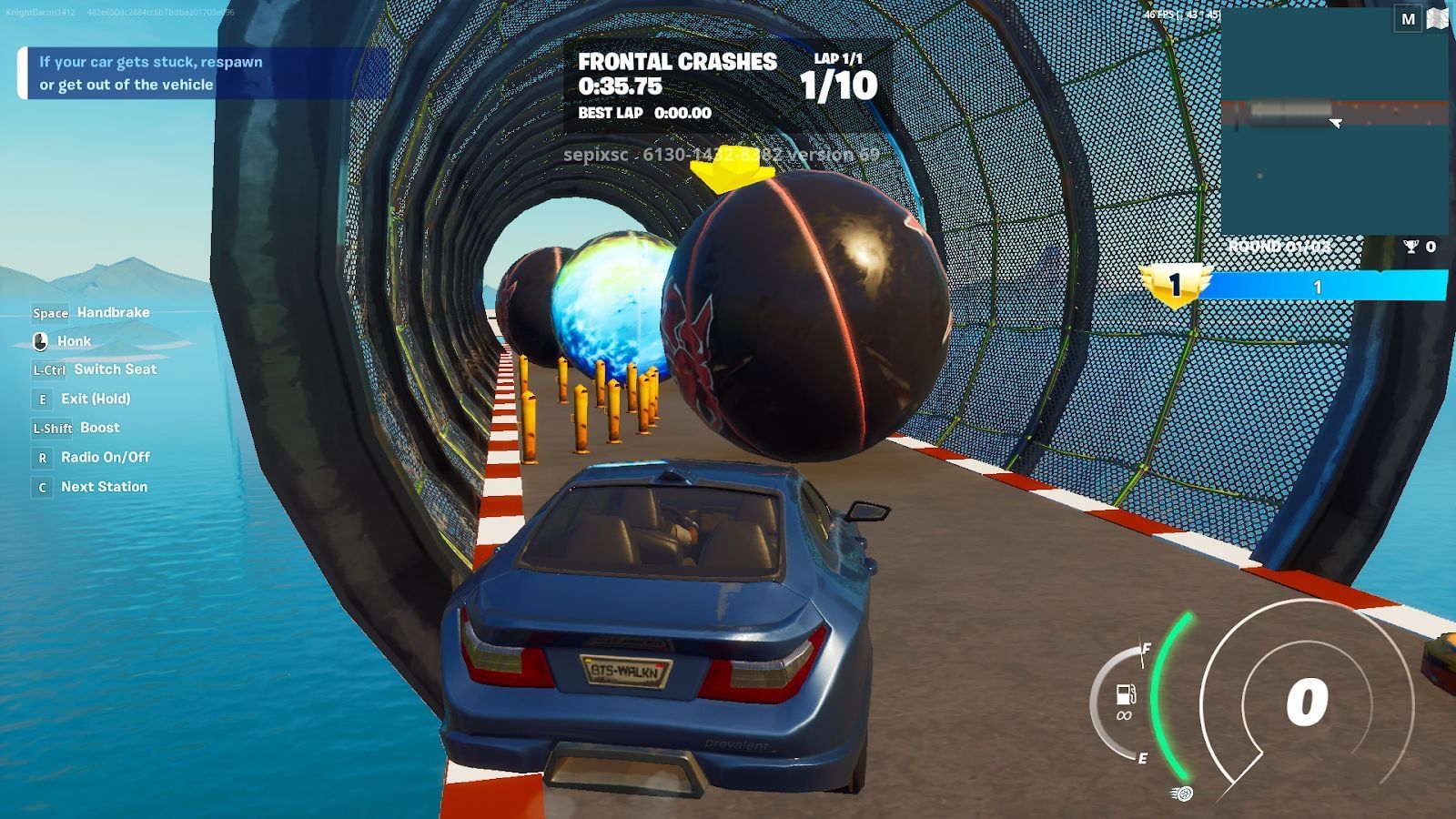The height and width of the screenshot is (819, 1456).
Task: Click the gold rank 1 badge
Action: pyautogui.click(x=1174, y=286)
